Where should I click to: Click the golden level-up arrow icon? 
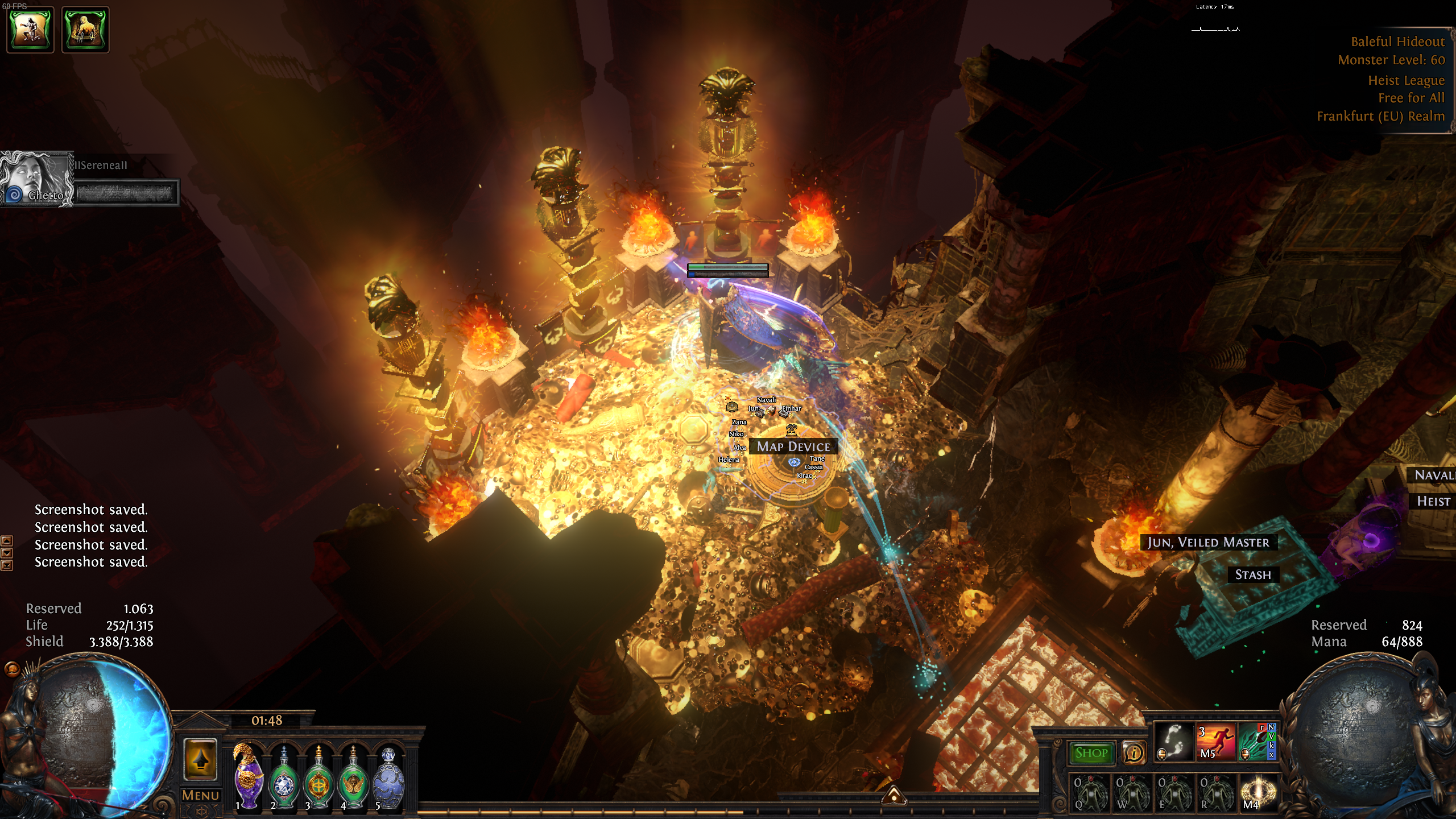coord(200,759)
